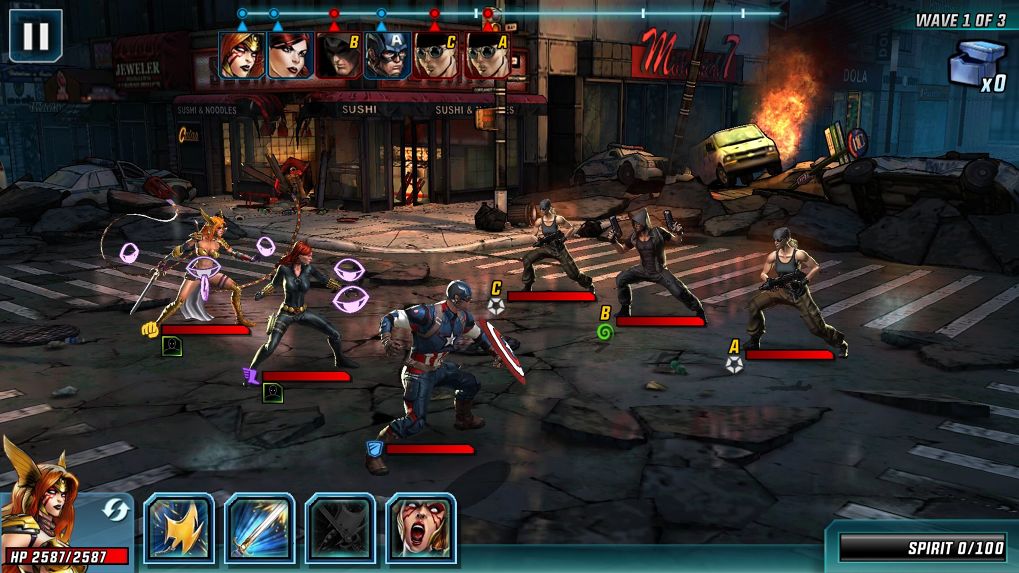This screenshot has width=1019, height=573.
Task: Select Captain America in the turn order
Action: coord(388,55)
